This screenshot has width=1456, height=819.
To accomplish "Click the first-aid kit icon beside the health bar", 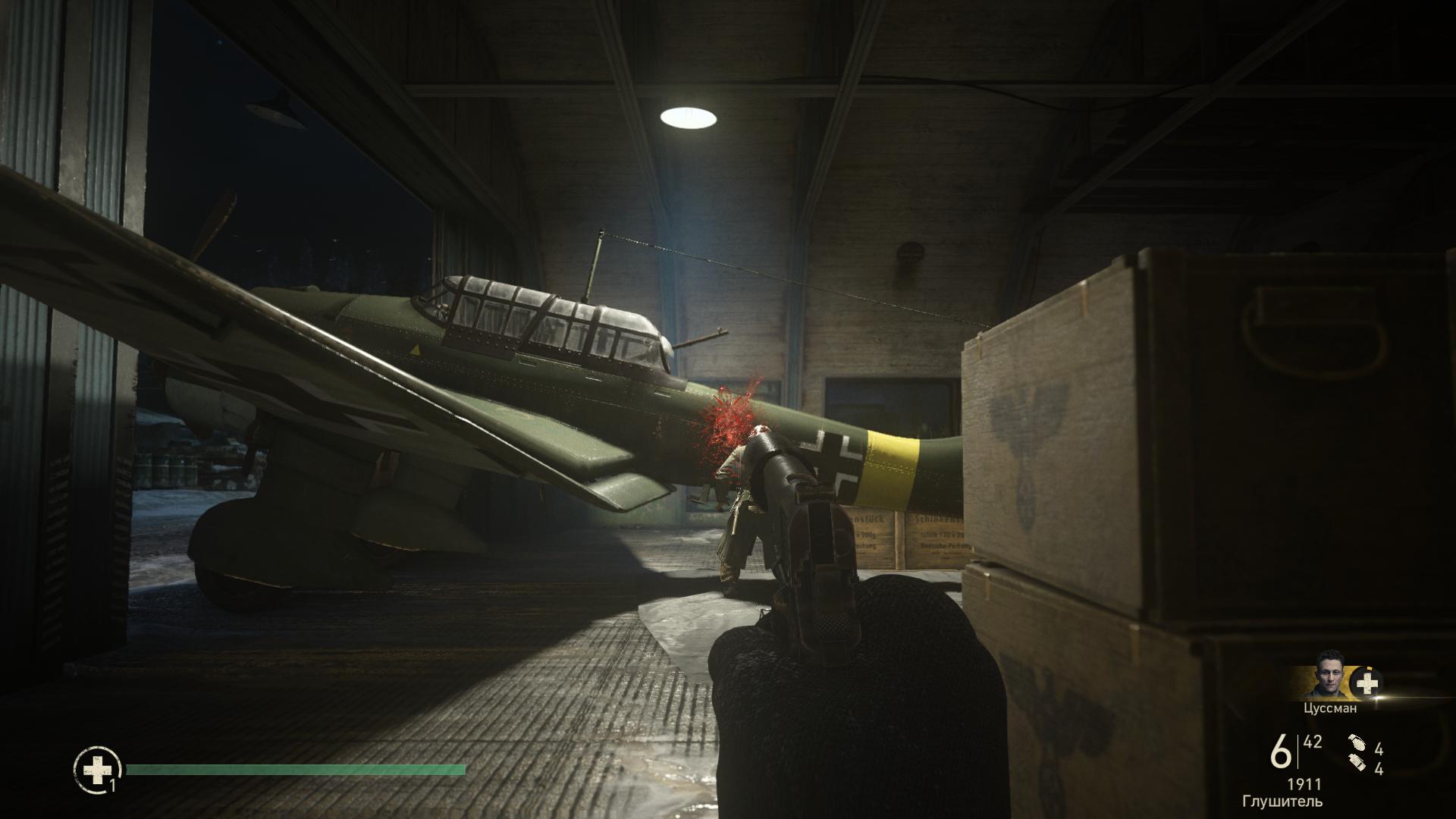I will (x=97, y=770).
